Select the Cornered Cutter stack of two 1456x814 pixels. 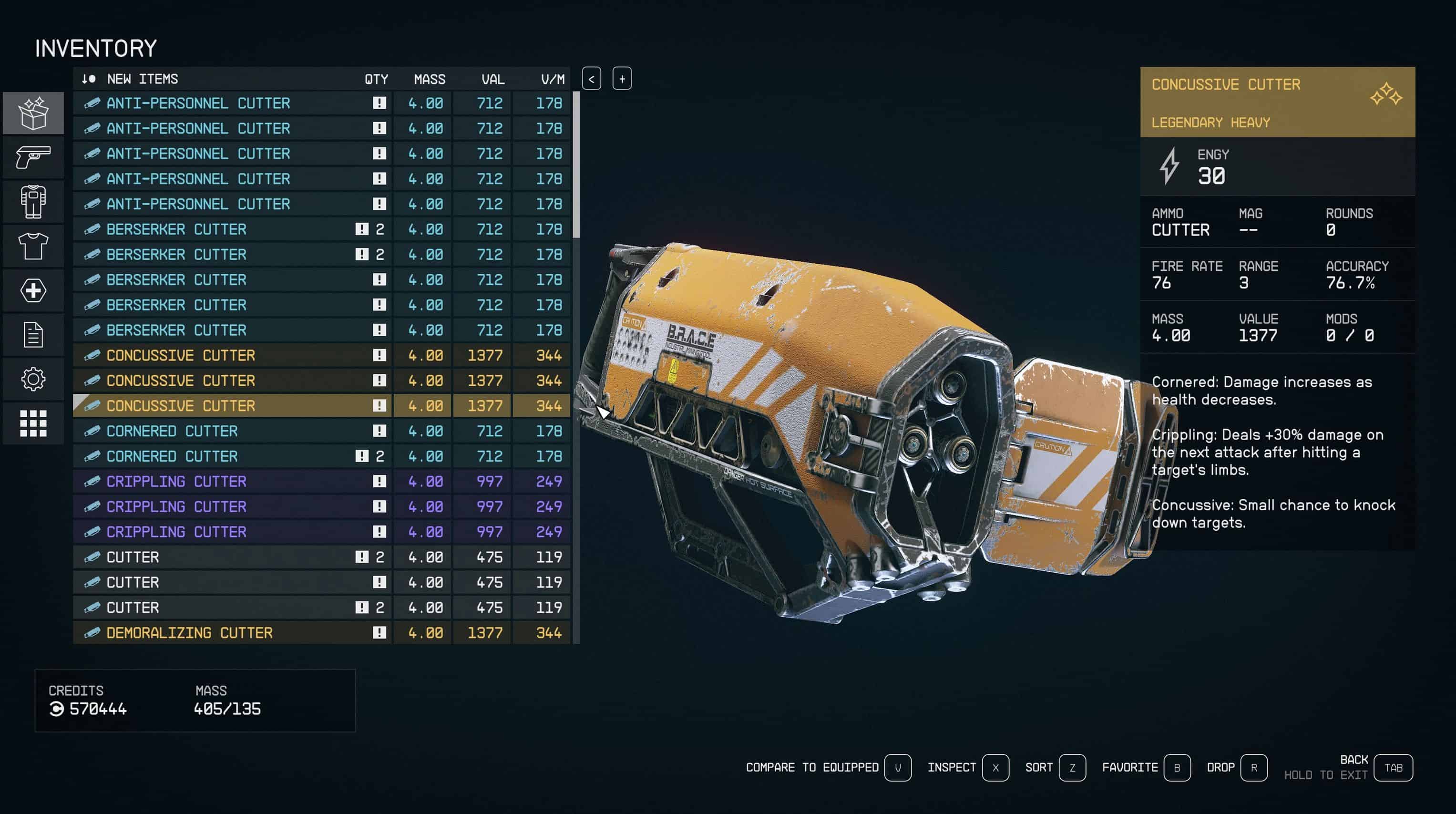point(226,456)
